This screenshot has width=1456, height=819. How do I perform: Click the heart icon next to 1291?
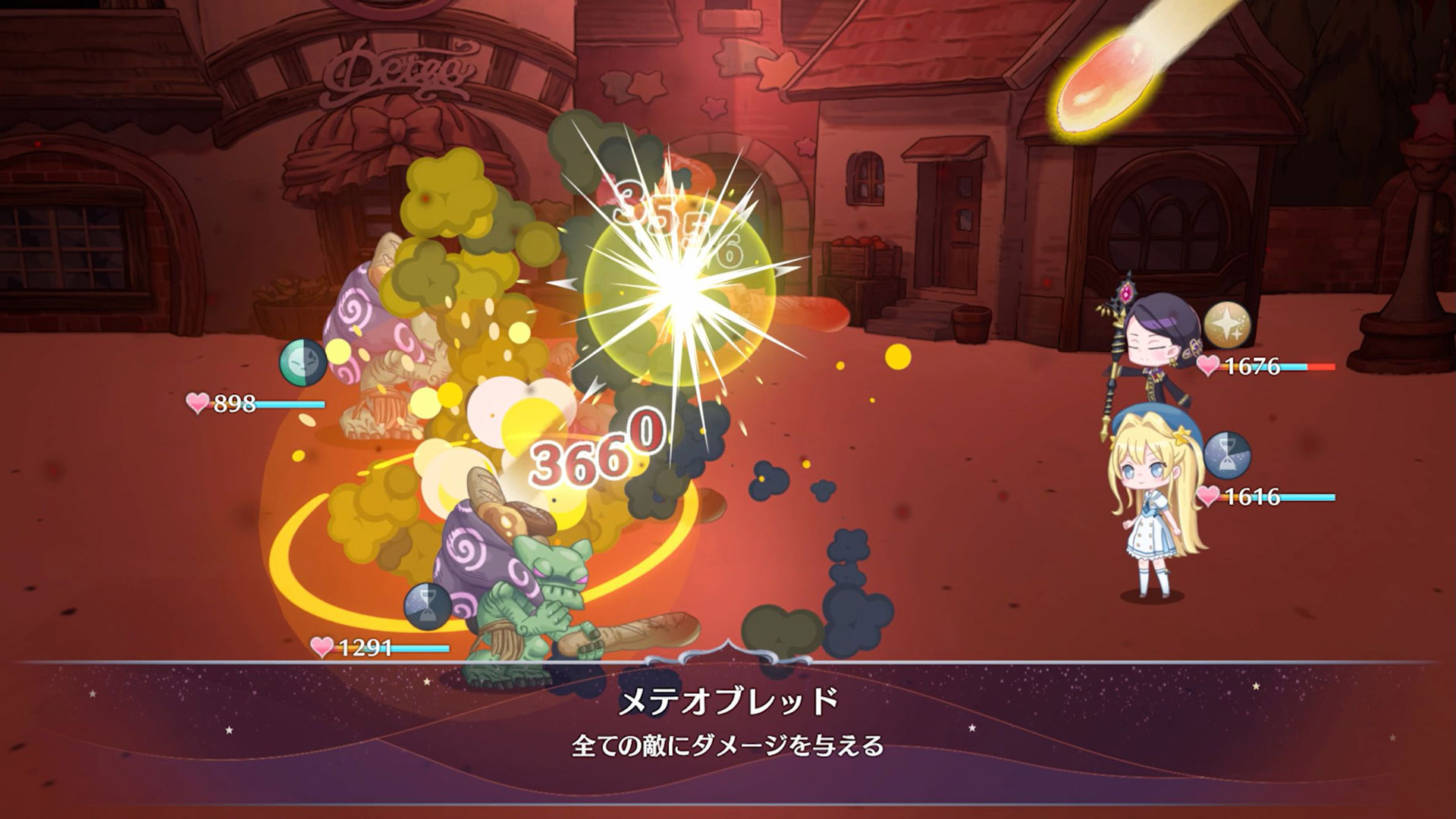click(x=321, y=648)
